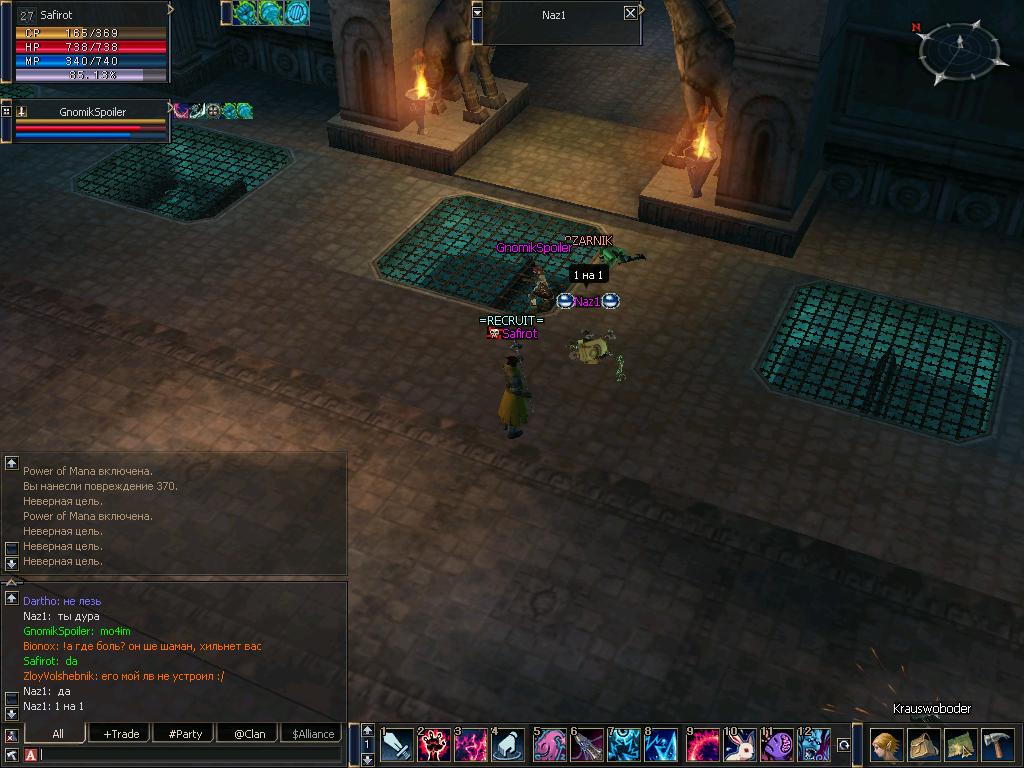Open the #Party chat tab
The height and width of the screenshot is (768, 1024).
(x=185, y=733)
